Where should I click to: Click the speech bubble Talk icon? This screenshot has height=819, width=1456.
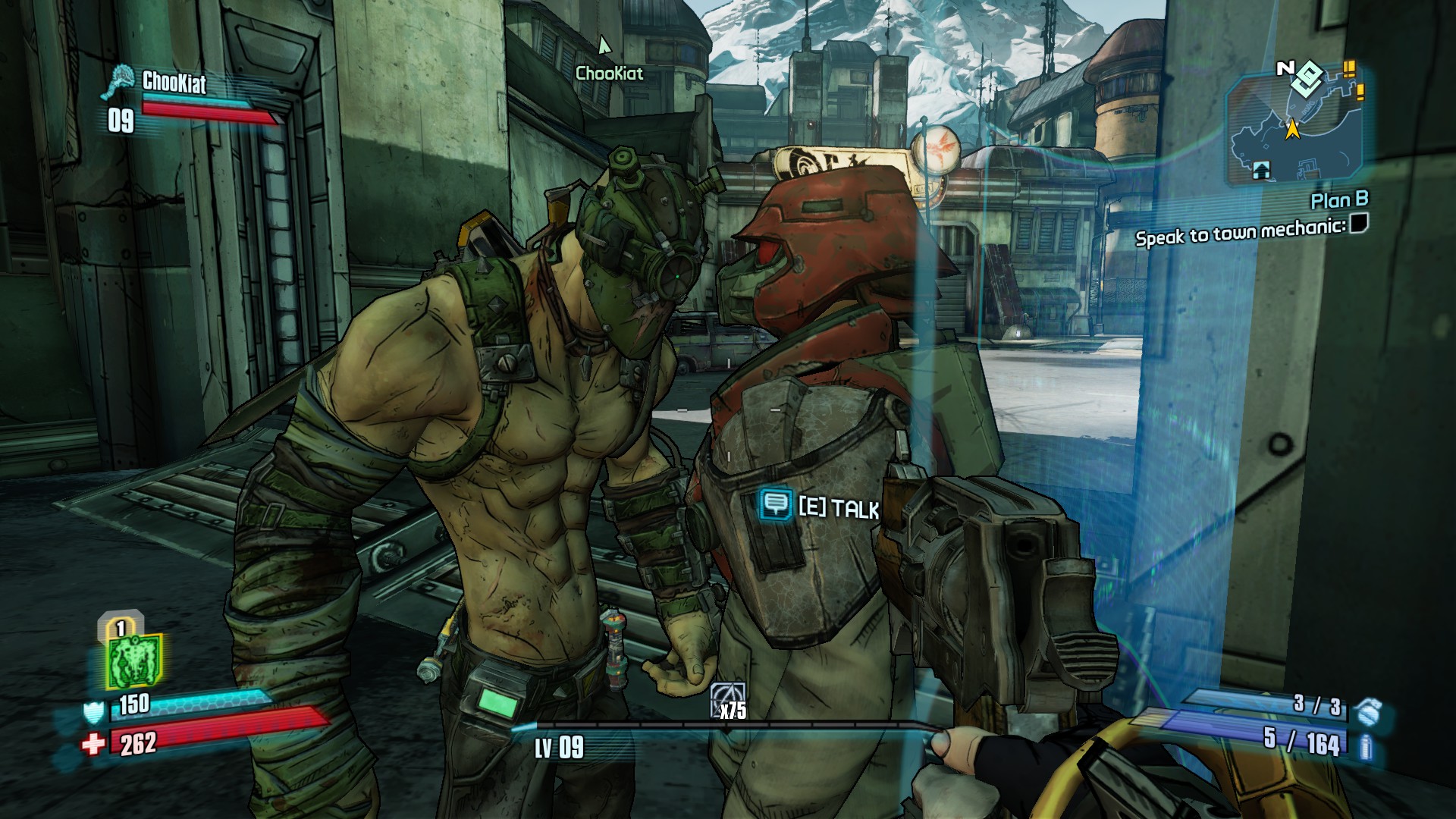(775, 504)
